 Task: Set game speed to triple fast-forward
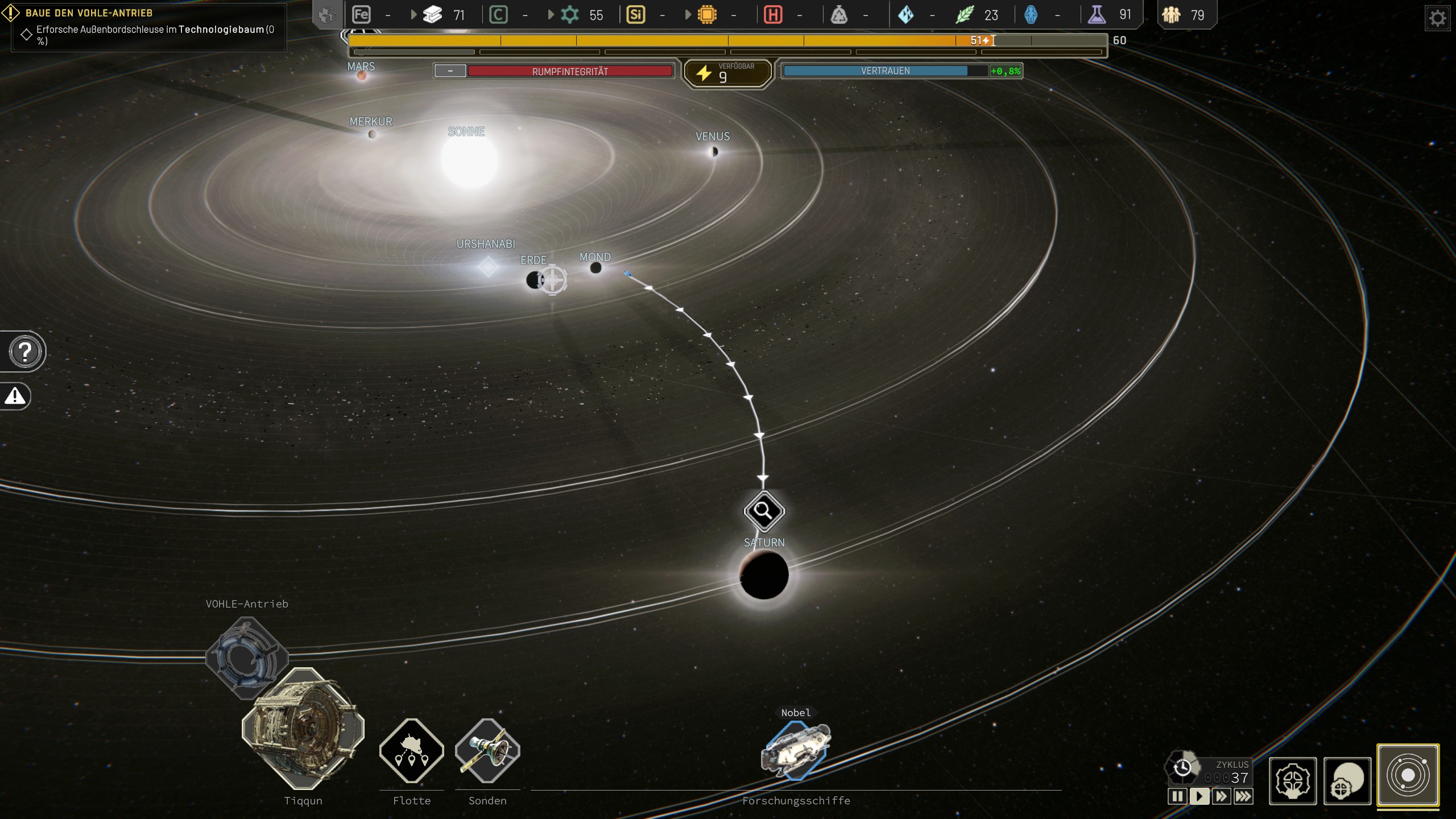coord(1243,796)
